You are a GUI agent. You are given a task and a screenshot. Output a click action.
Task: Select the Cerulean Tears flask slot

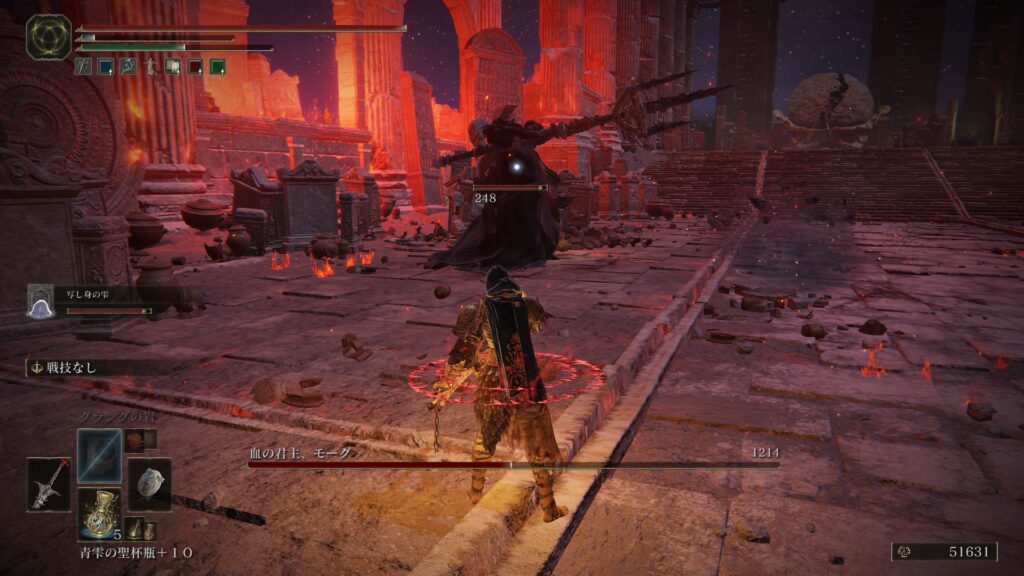pos(100,513)
